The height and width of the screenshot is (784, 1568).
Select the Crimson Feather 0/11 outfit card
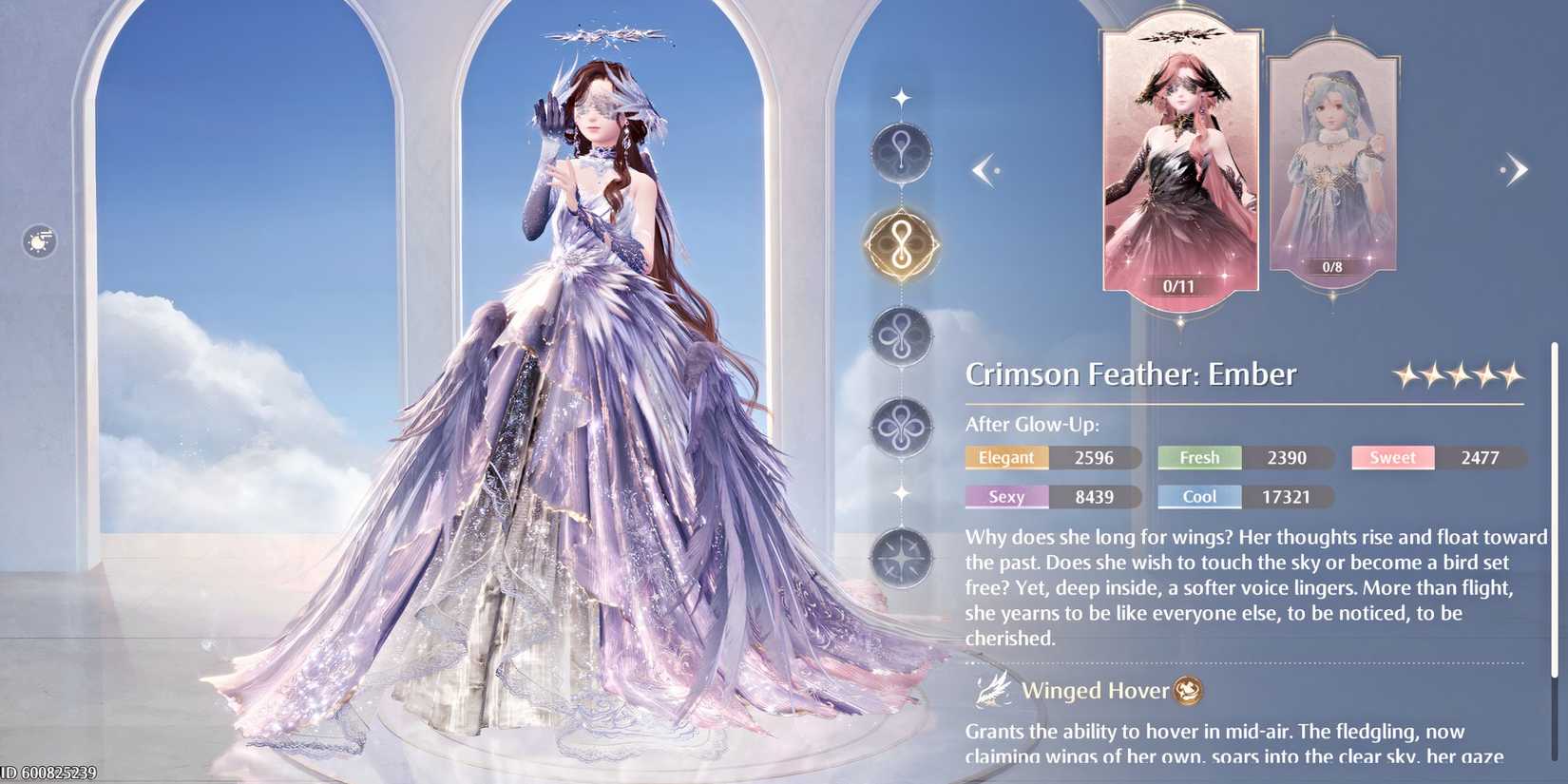[x=1180, y=162]
